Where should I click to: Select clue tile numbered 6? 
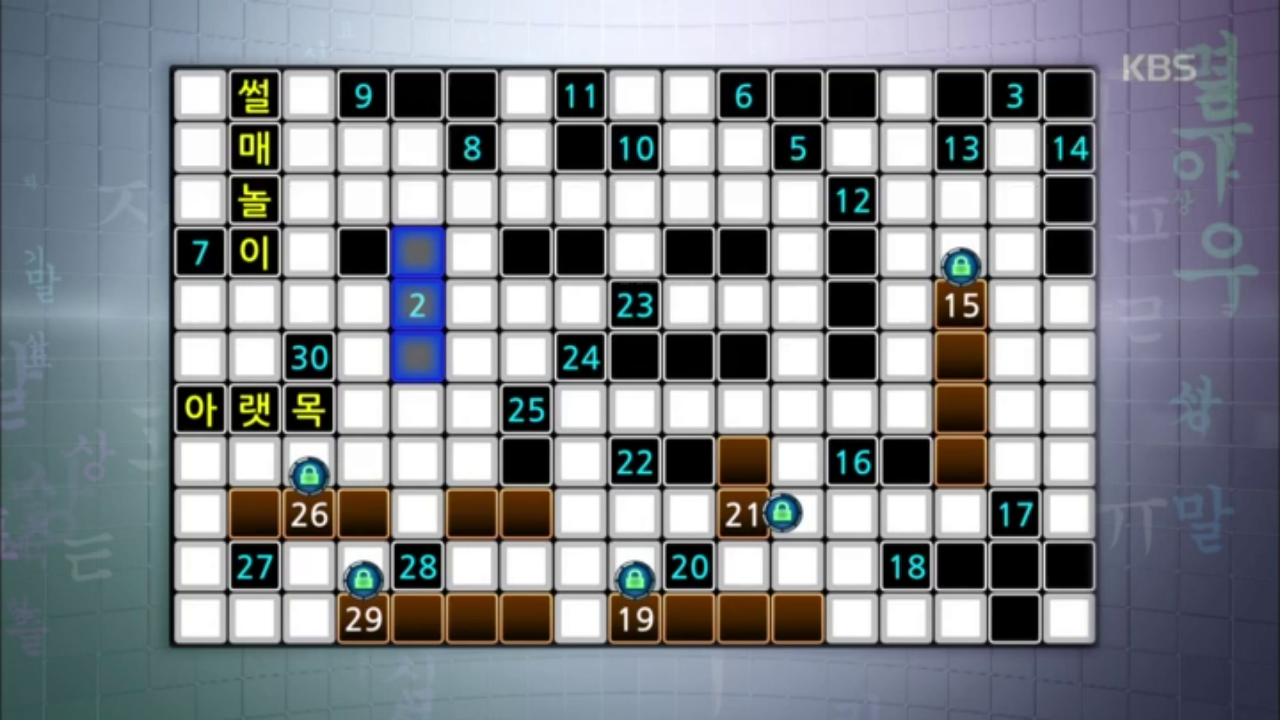(x=743, y=96)
